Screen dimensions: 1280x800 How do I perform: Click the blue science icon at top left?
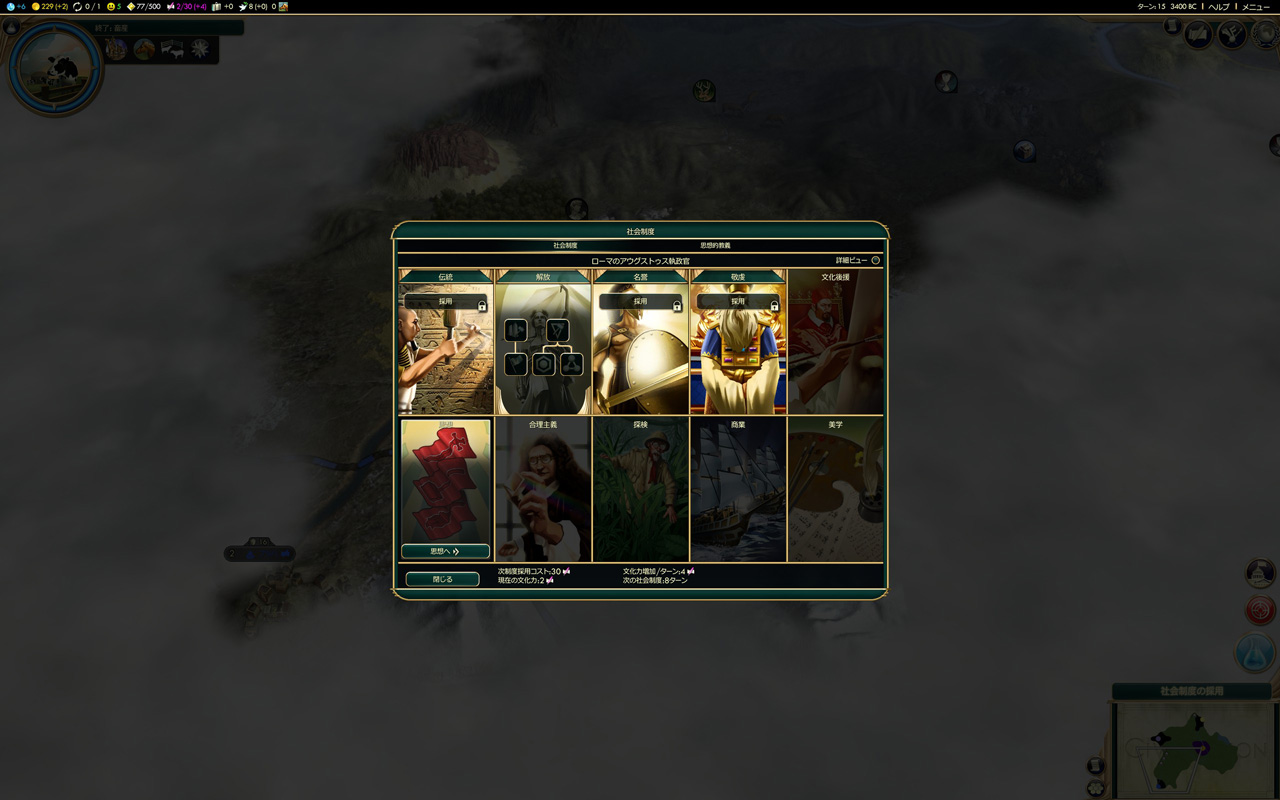[x=9, y=8]
